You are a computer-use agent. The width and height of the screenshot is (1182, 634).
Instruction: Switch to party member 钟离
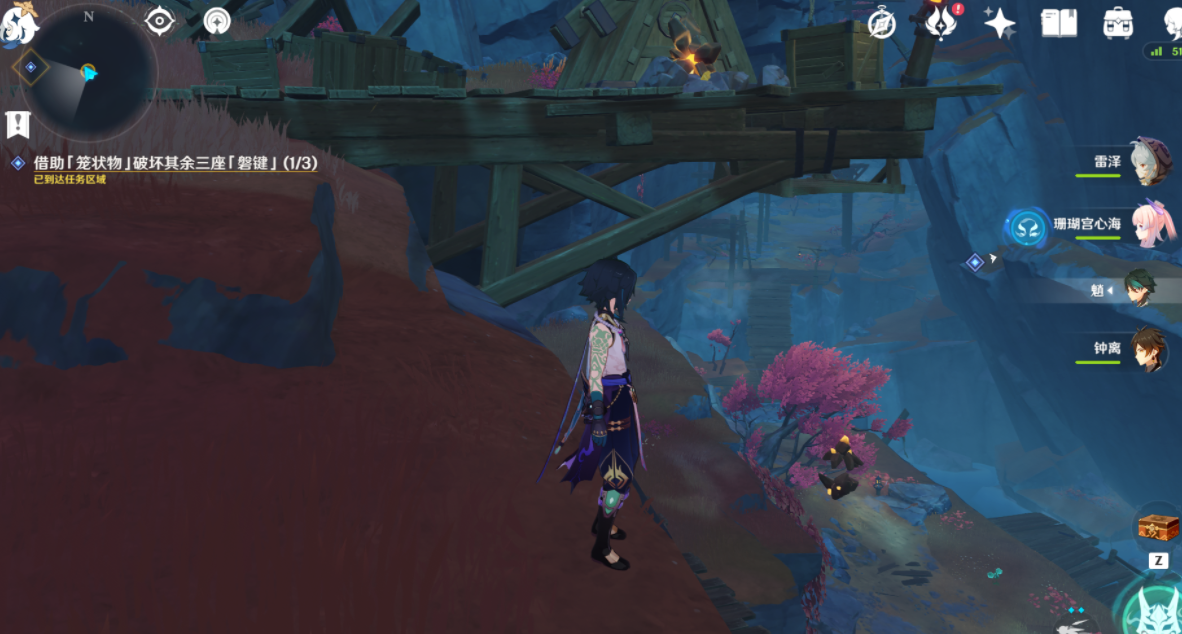[x=1148, y=350]
